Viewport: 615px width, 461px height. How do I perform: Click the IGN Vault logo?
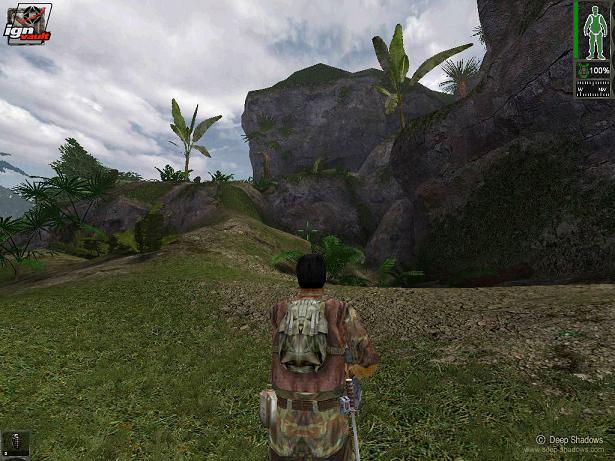28,24
